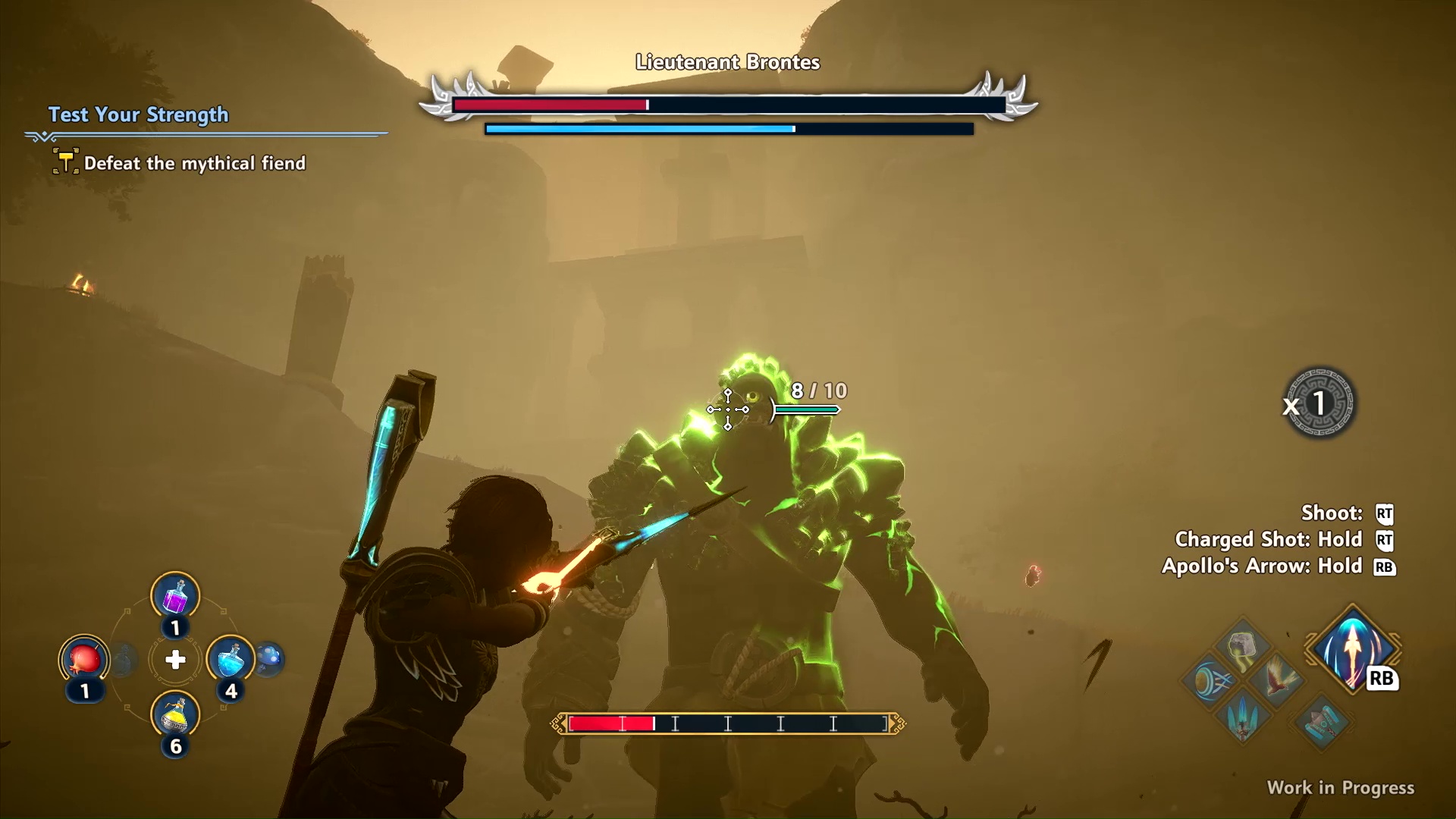Click the x1 combo medallion
This screenshot has width=1456, height=819.
coord(1319,403)
